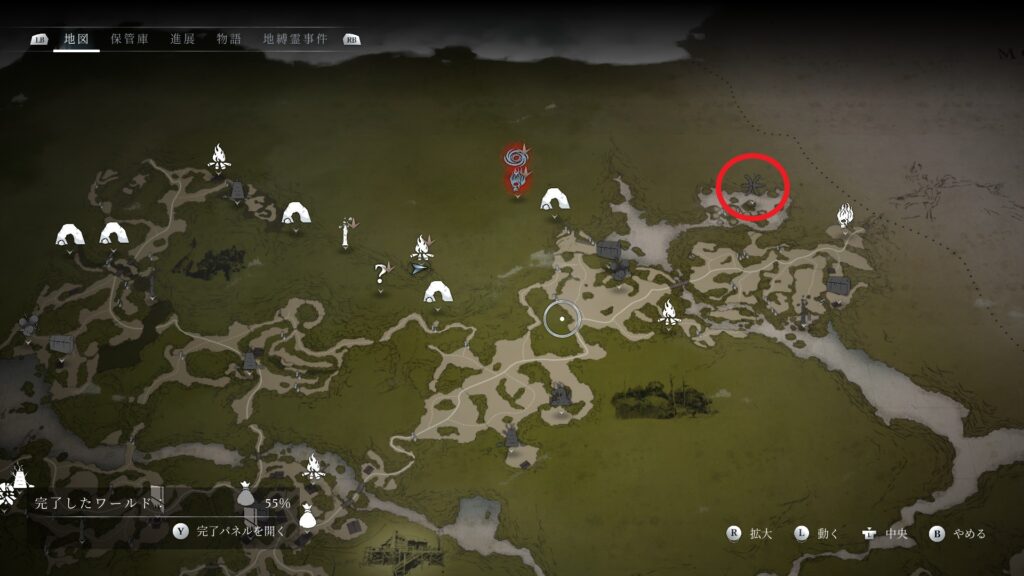This screenshot has width=1024, height=576.
Task: Select the map marker circled in red
Action: 753,186
